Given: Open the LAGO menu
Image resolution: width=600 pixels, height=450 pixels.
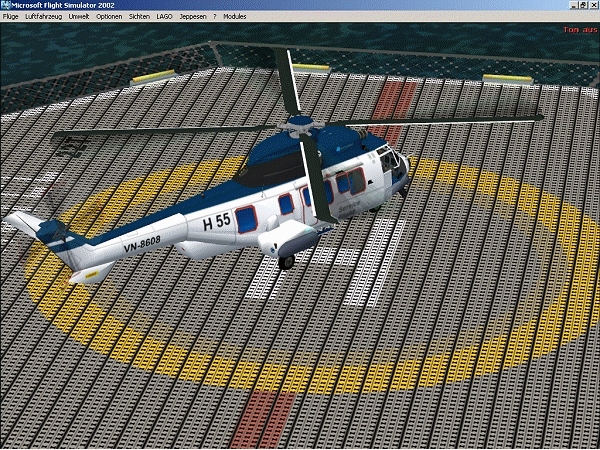Looking at the screenshot, I should (165, 18).
